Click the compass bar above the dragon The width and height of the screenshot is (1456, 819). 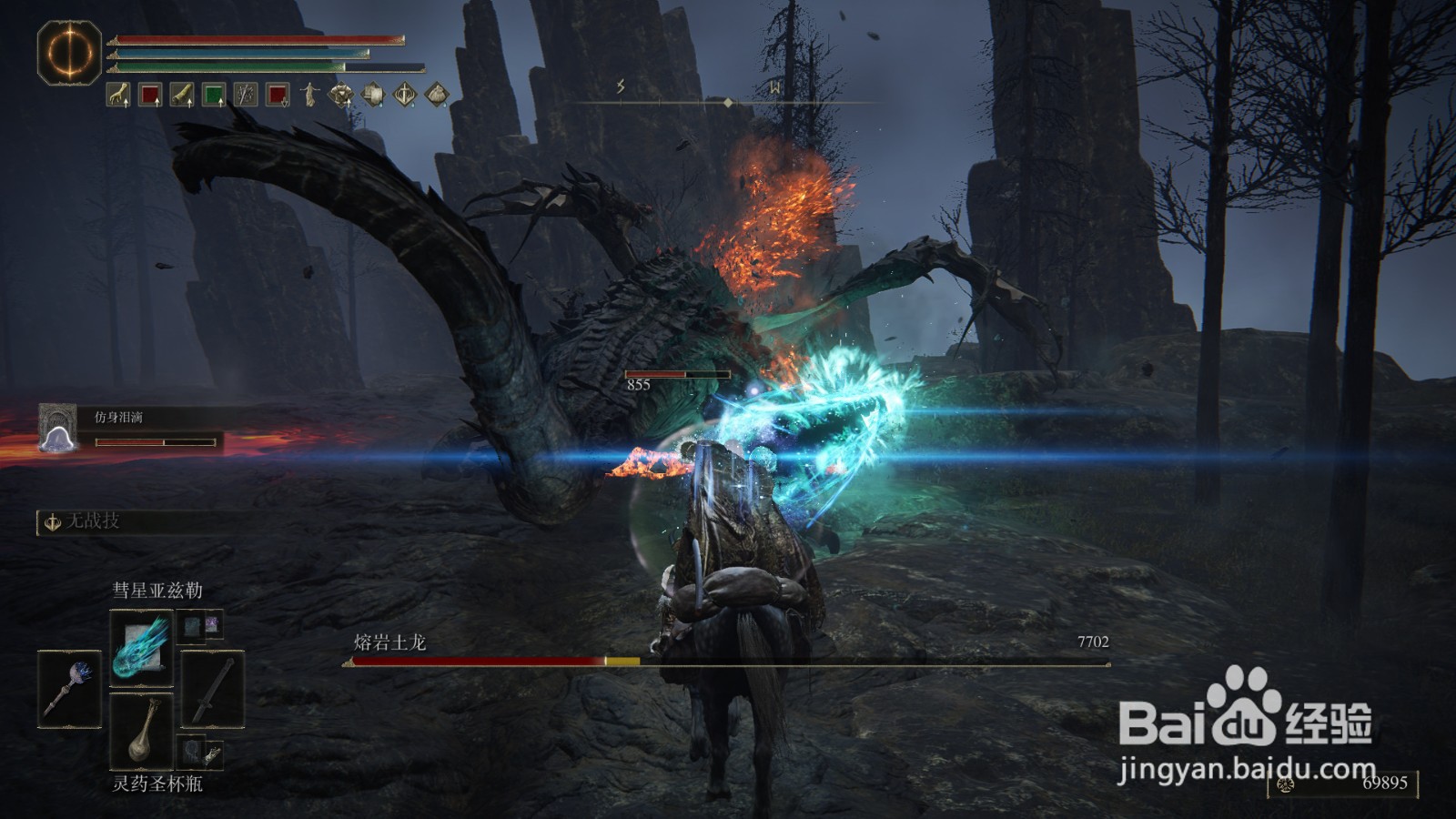727,102
